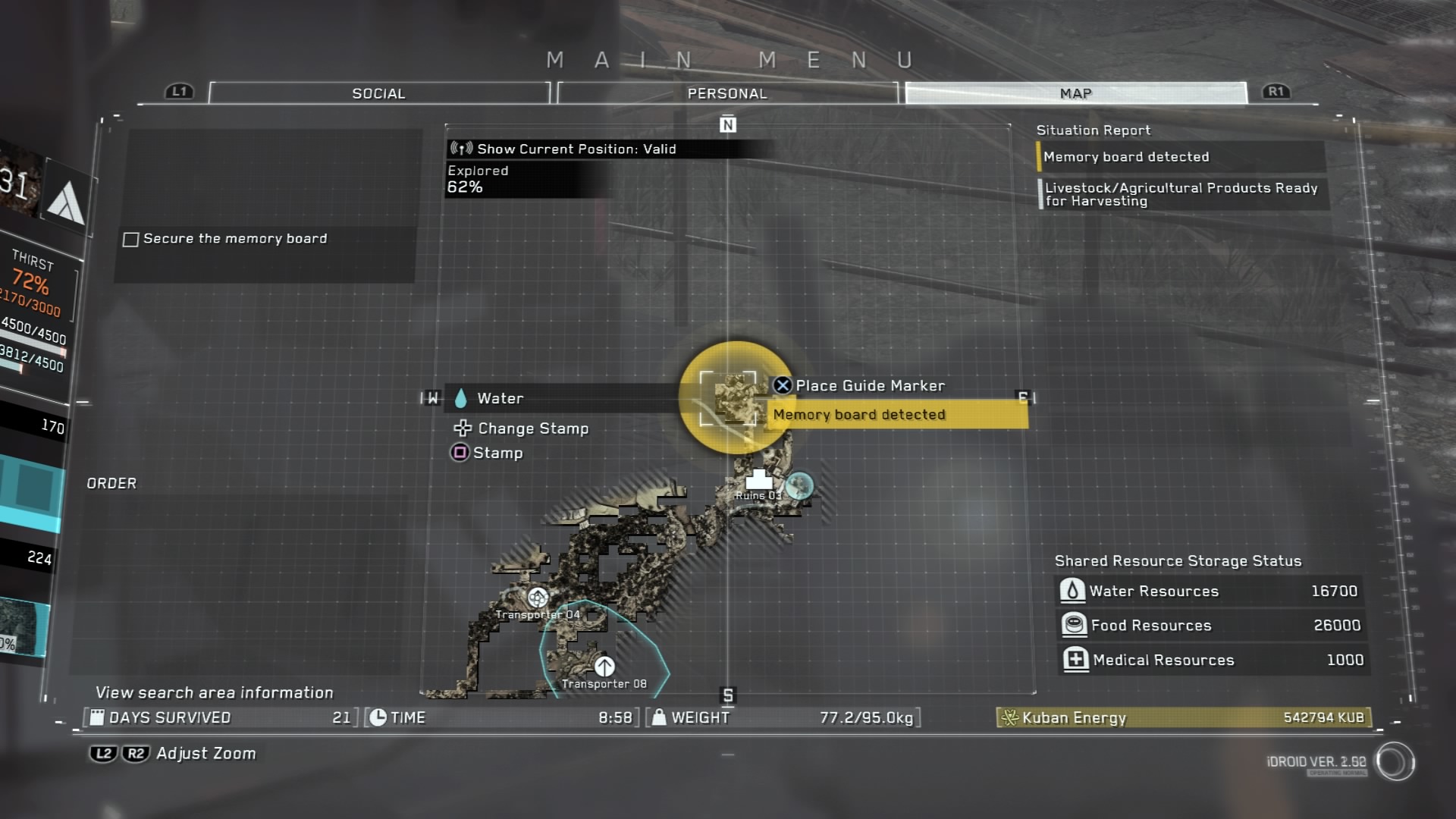1456x819 pixels.
Task: Toggle the Secure the memory board checkbox
Action: [131, 240]
